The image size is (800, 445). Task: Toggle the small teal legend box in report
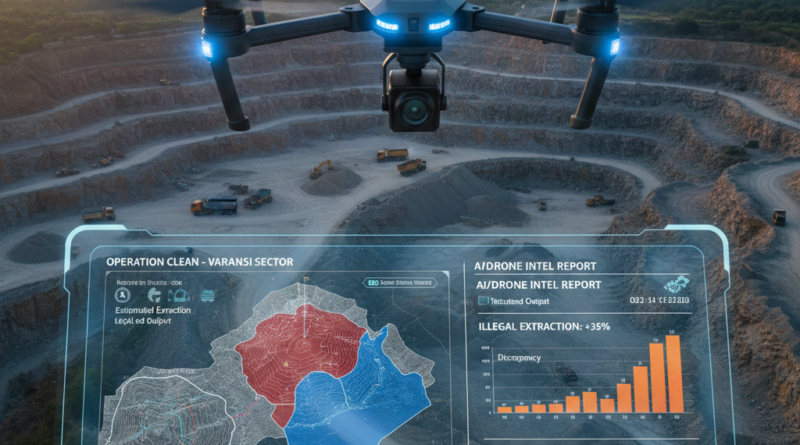483,300
